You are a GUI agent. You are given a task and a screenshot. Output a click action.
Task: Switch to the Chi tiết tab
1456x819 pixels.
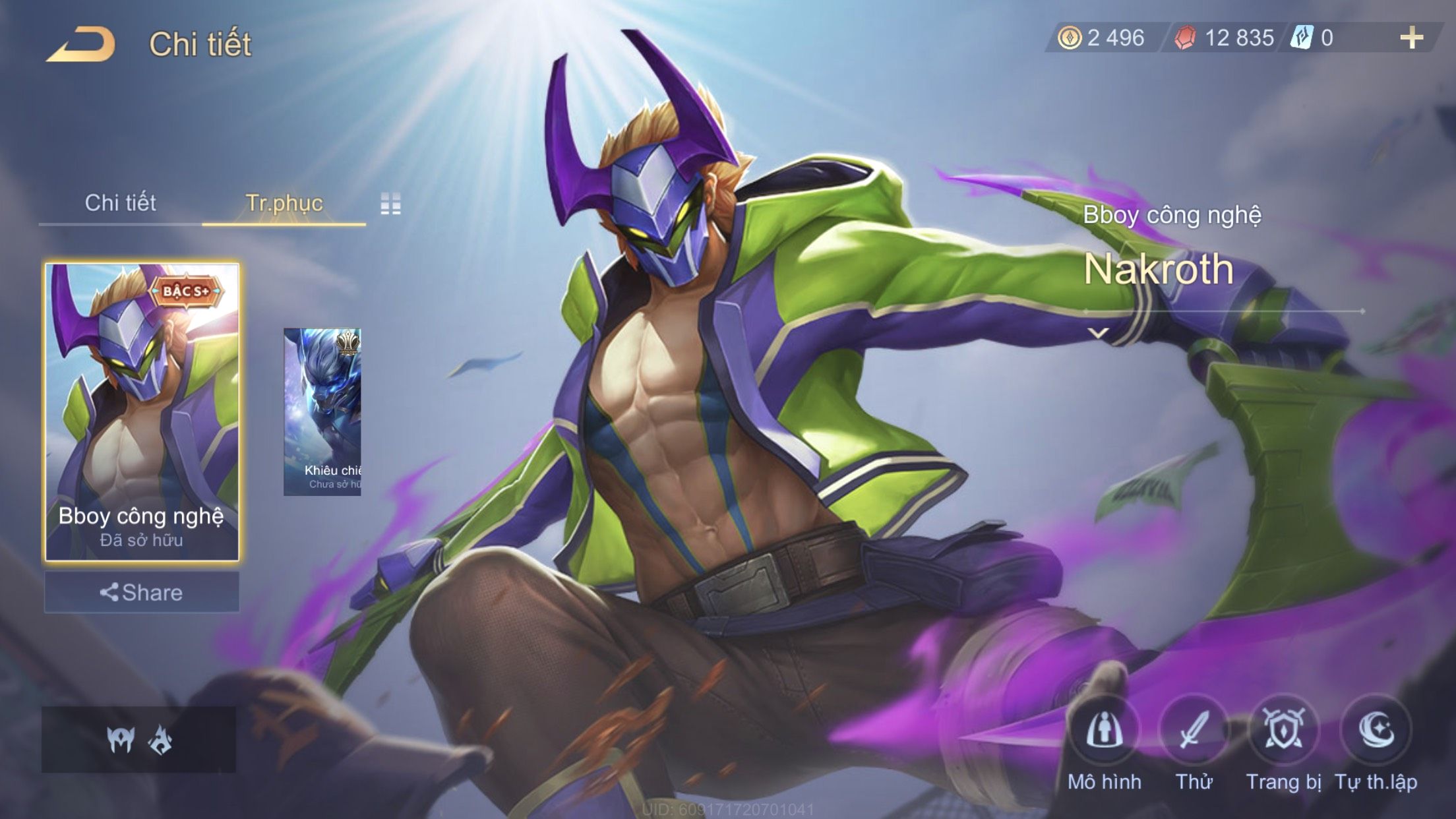pos(120,202)
